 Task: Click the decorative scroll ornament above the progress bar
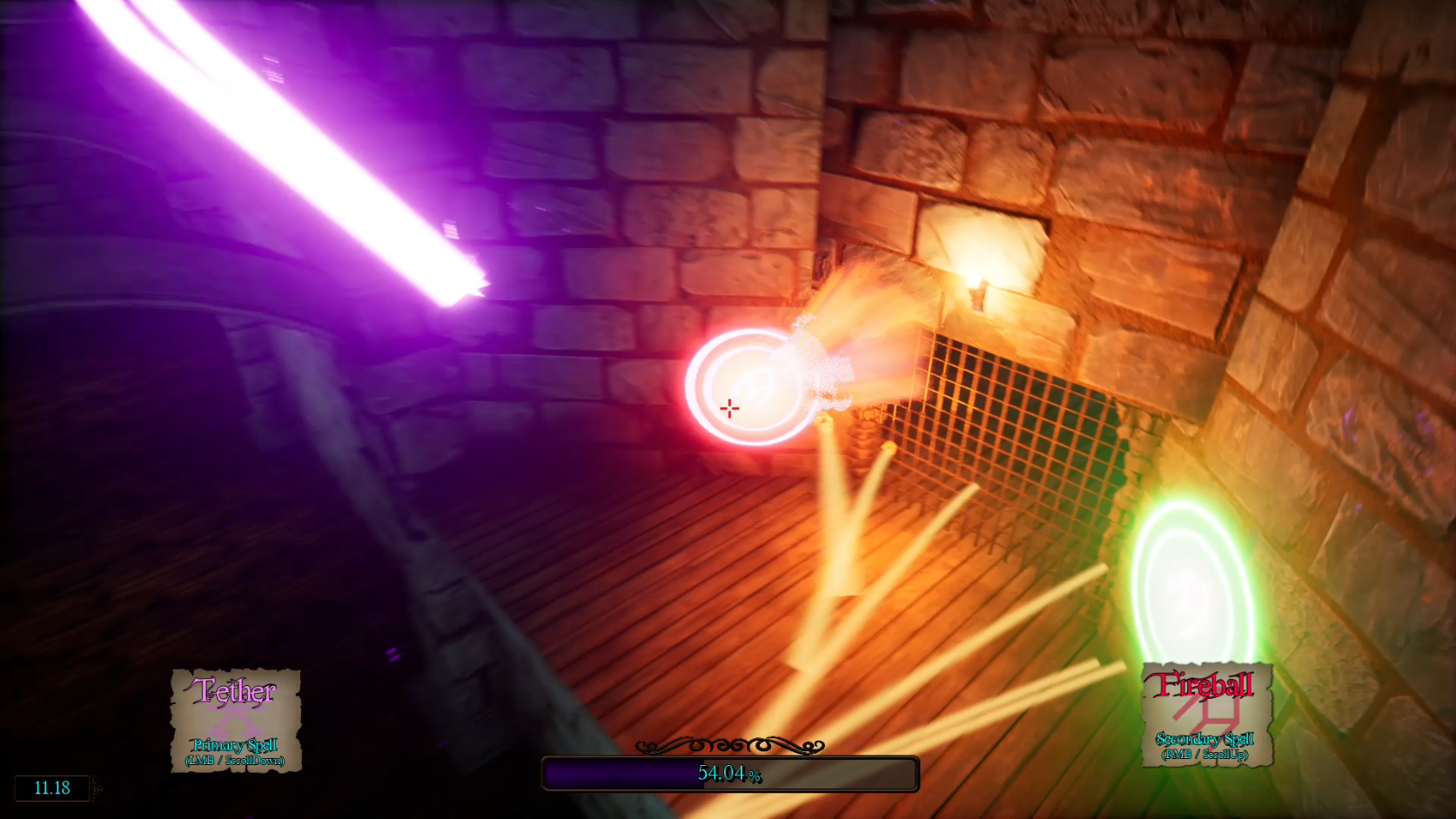click(729, 745)
